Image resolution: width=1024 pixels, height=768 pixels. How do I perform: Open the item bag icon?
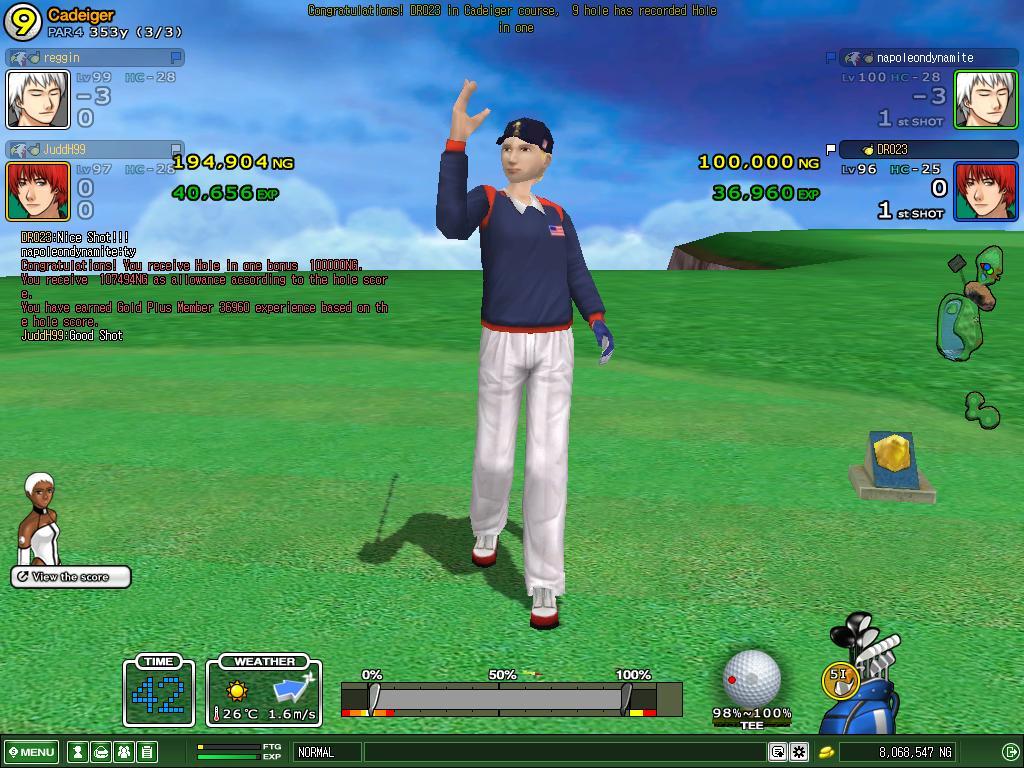tap(101, 752)
